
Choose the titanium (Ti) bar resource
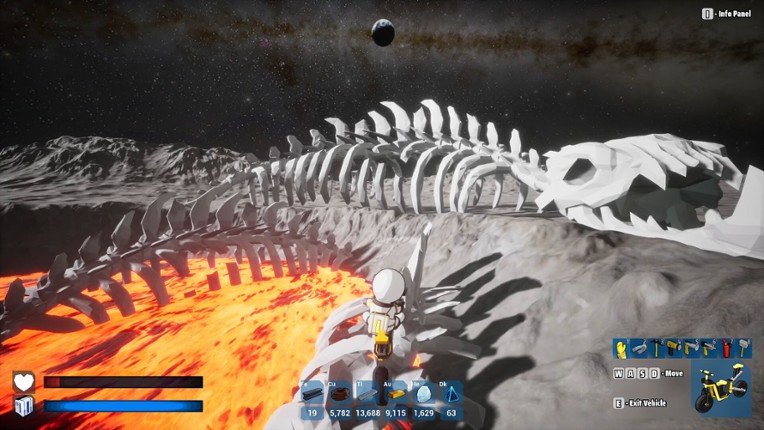pyautogui.click(x=367, y=395)
